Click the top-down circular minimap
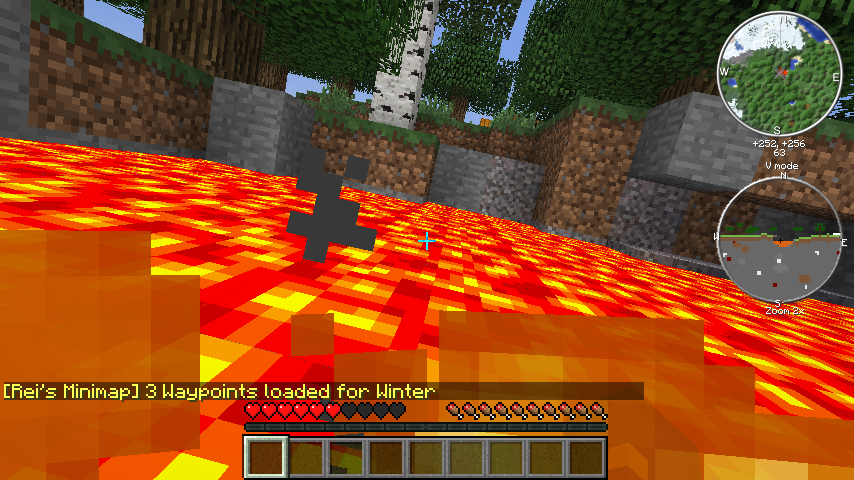Image resolution: width=854 pixels, height=480 pixels. (x=778, y=73)
